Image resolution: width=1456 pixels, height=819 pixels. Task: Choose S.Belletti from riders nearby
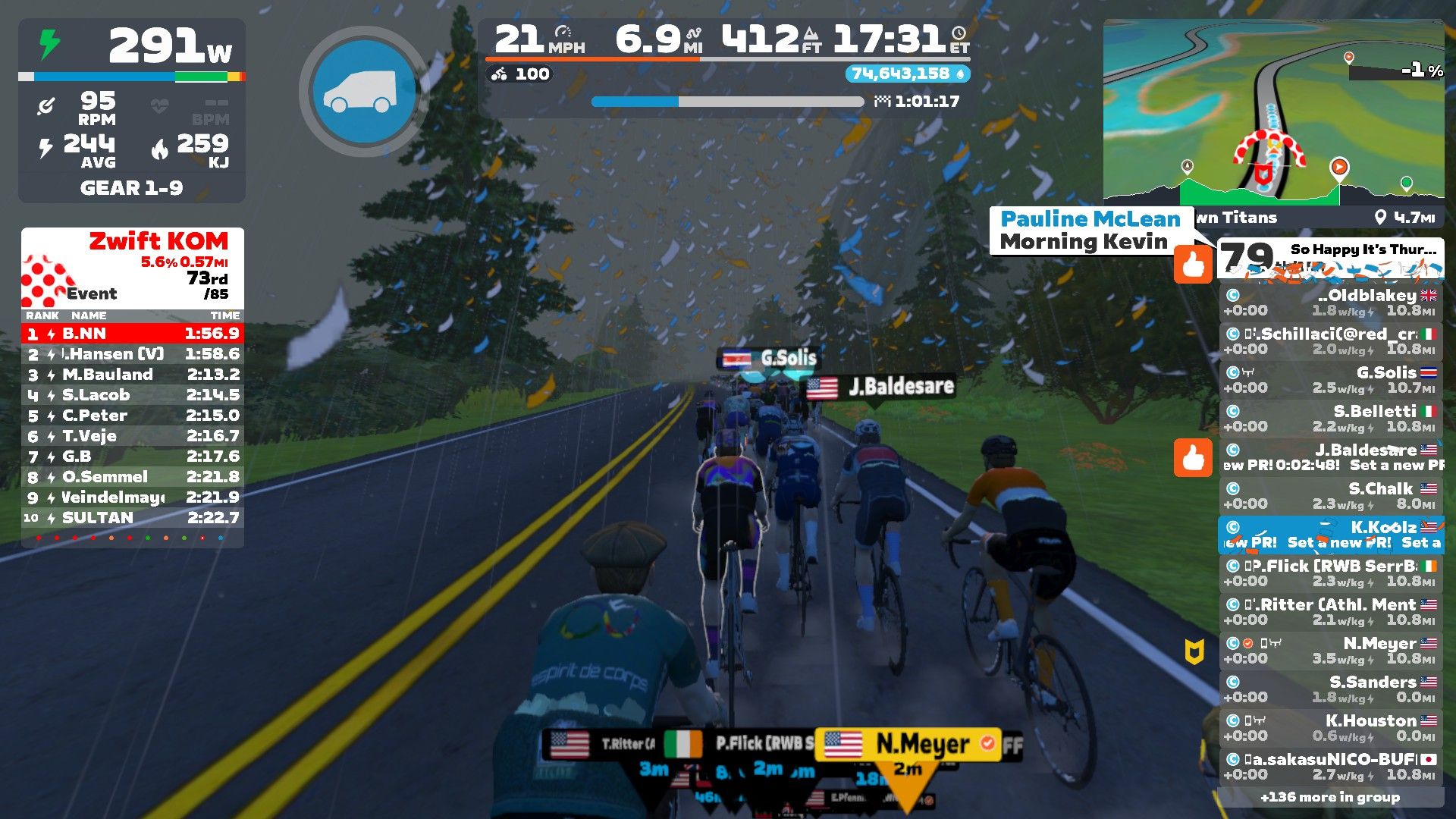click(x=1331, y=418)
